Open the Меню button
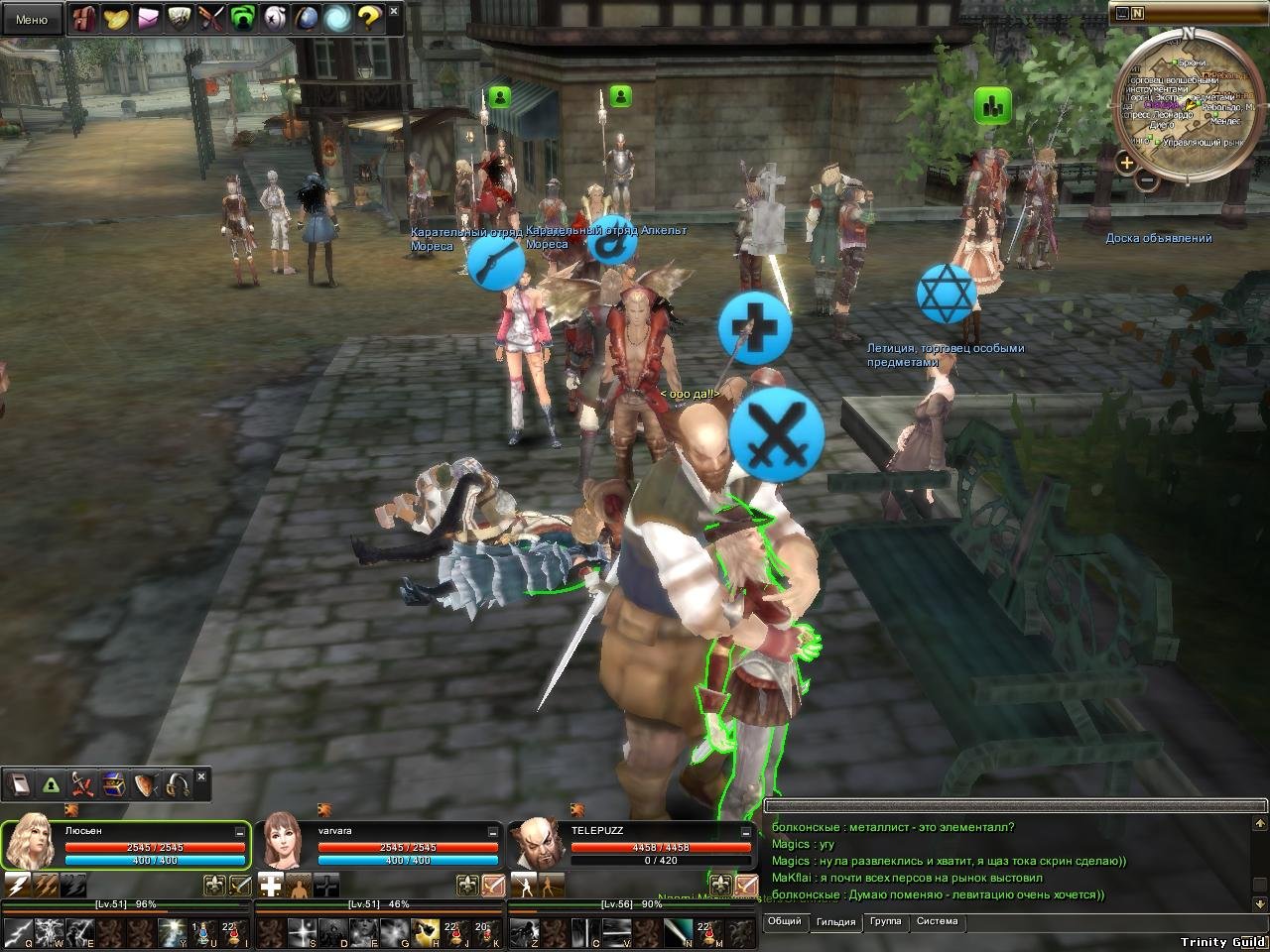 (x=32, y=19)
